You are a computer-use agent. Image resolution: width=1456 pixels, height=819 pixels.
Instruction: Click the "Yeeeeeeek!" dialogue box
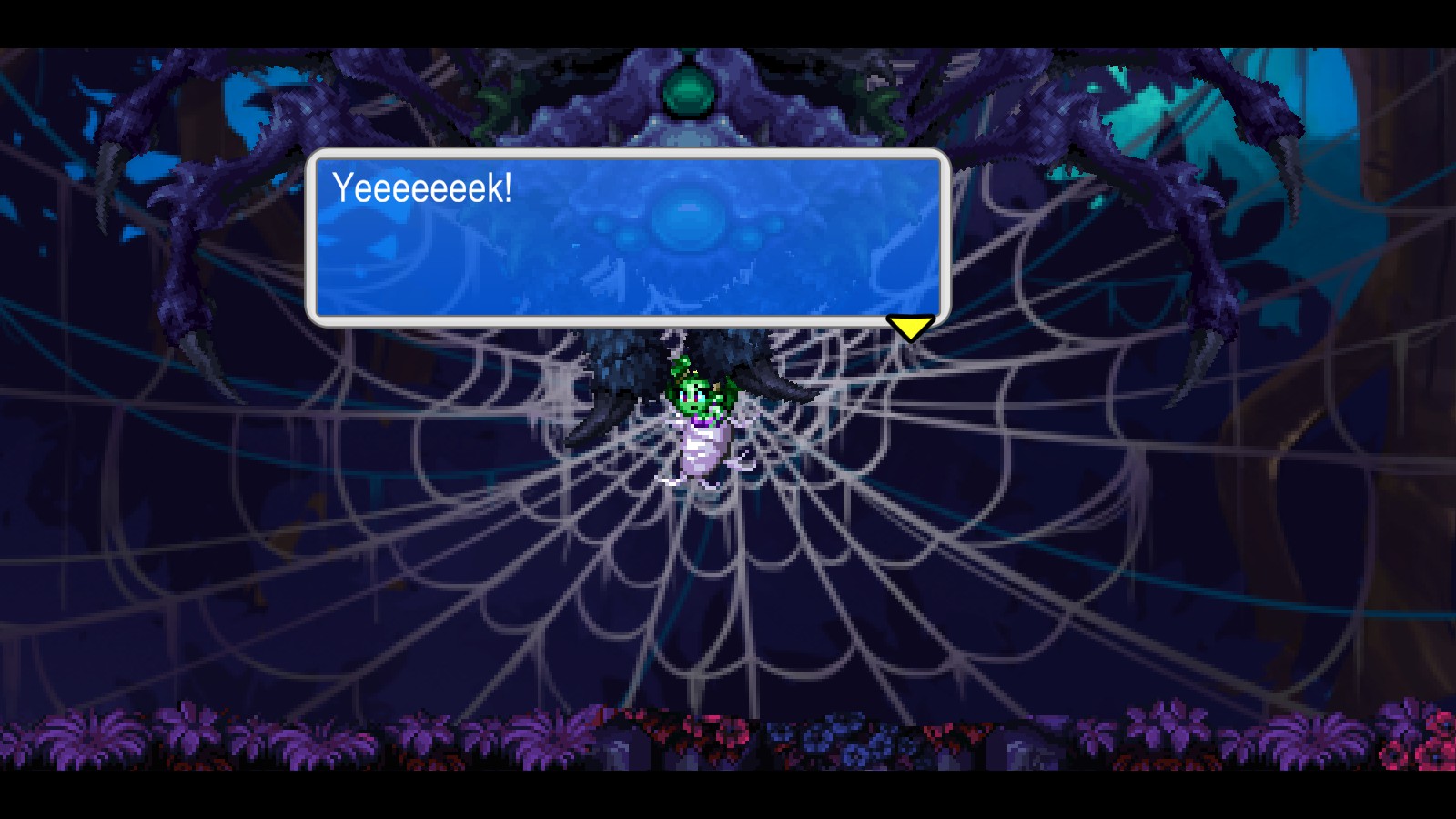pos(628,238)
